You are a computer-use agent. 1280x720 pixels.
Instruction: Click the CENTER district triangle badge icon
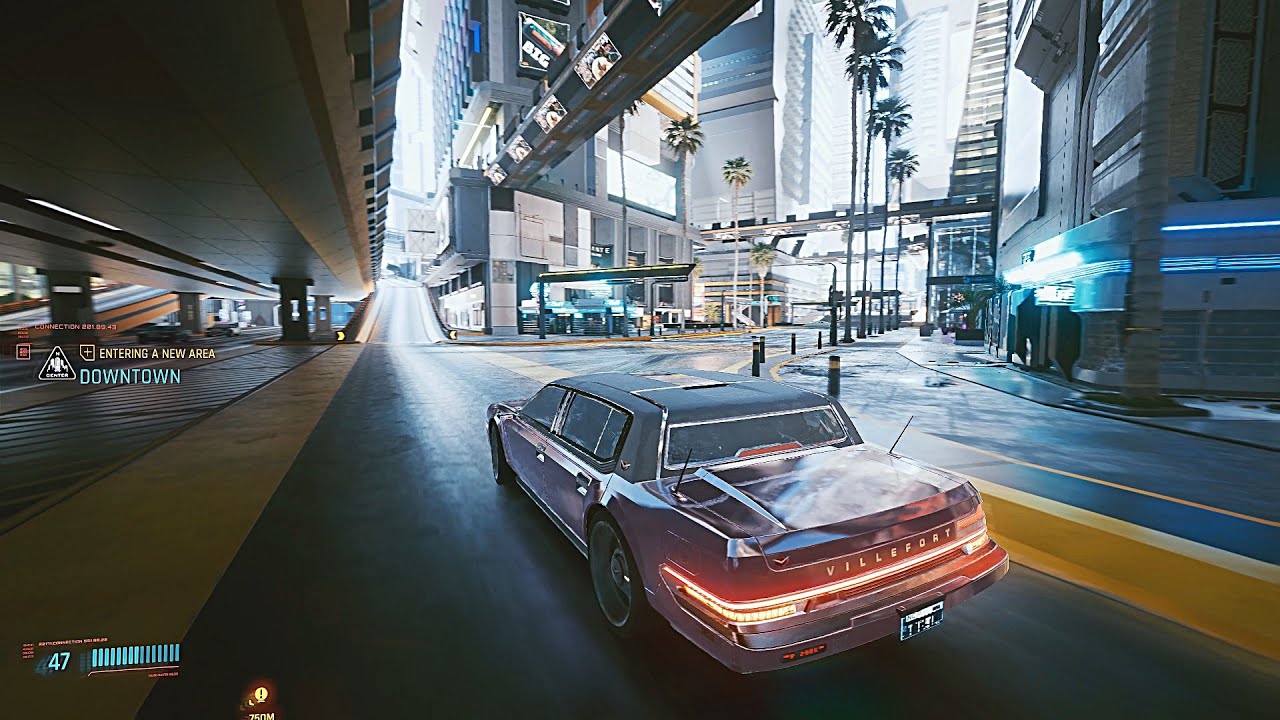click(x=57, y=364)
